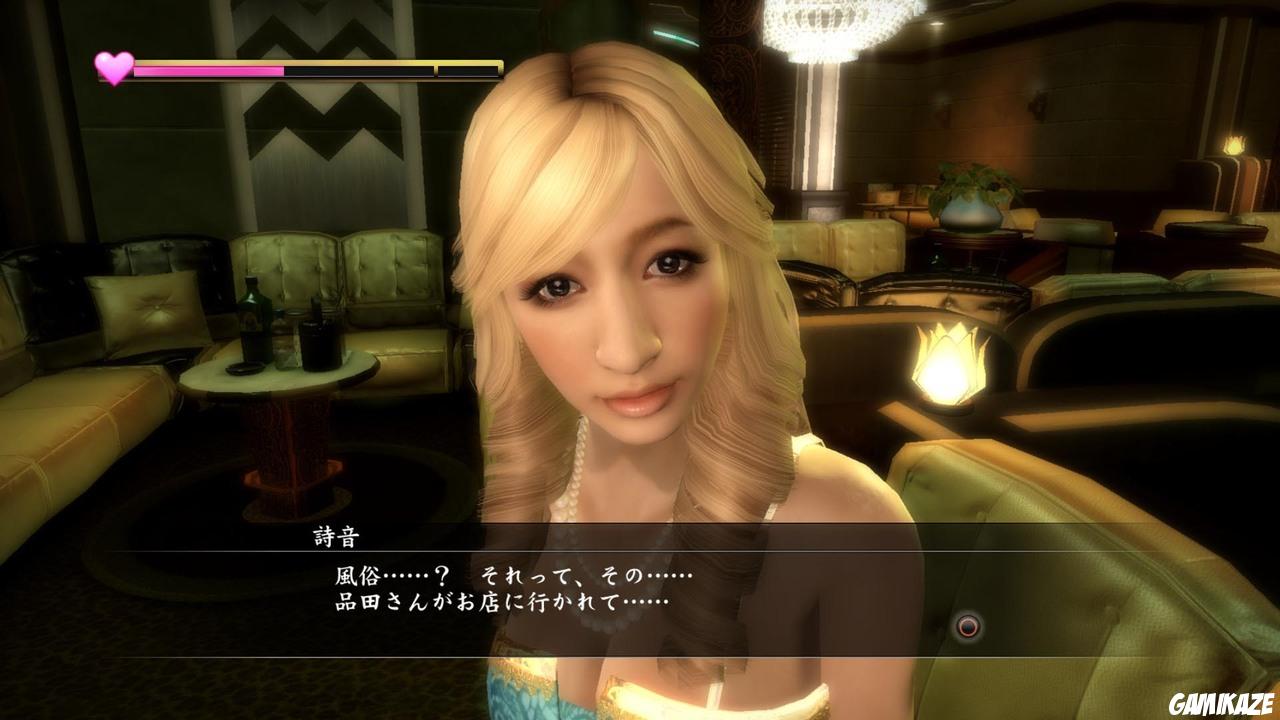
Task: Expand the gauge divider near the bar's right end
Action: pos(433,70)
